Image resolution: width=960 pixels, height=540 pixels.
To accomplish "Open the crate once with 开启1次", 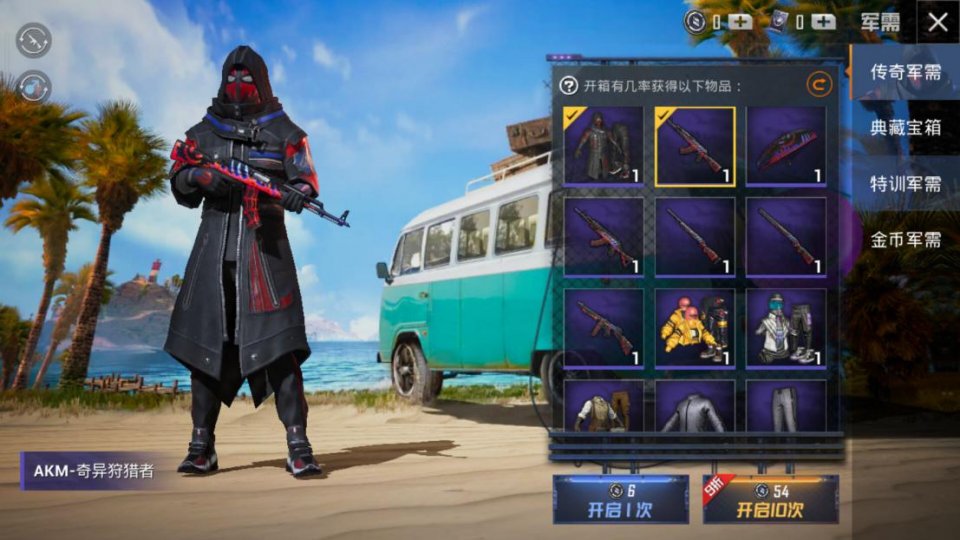I will click(x=620, y=499).
